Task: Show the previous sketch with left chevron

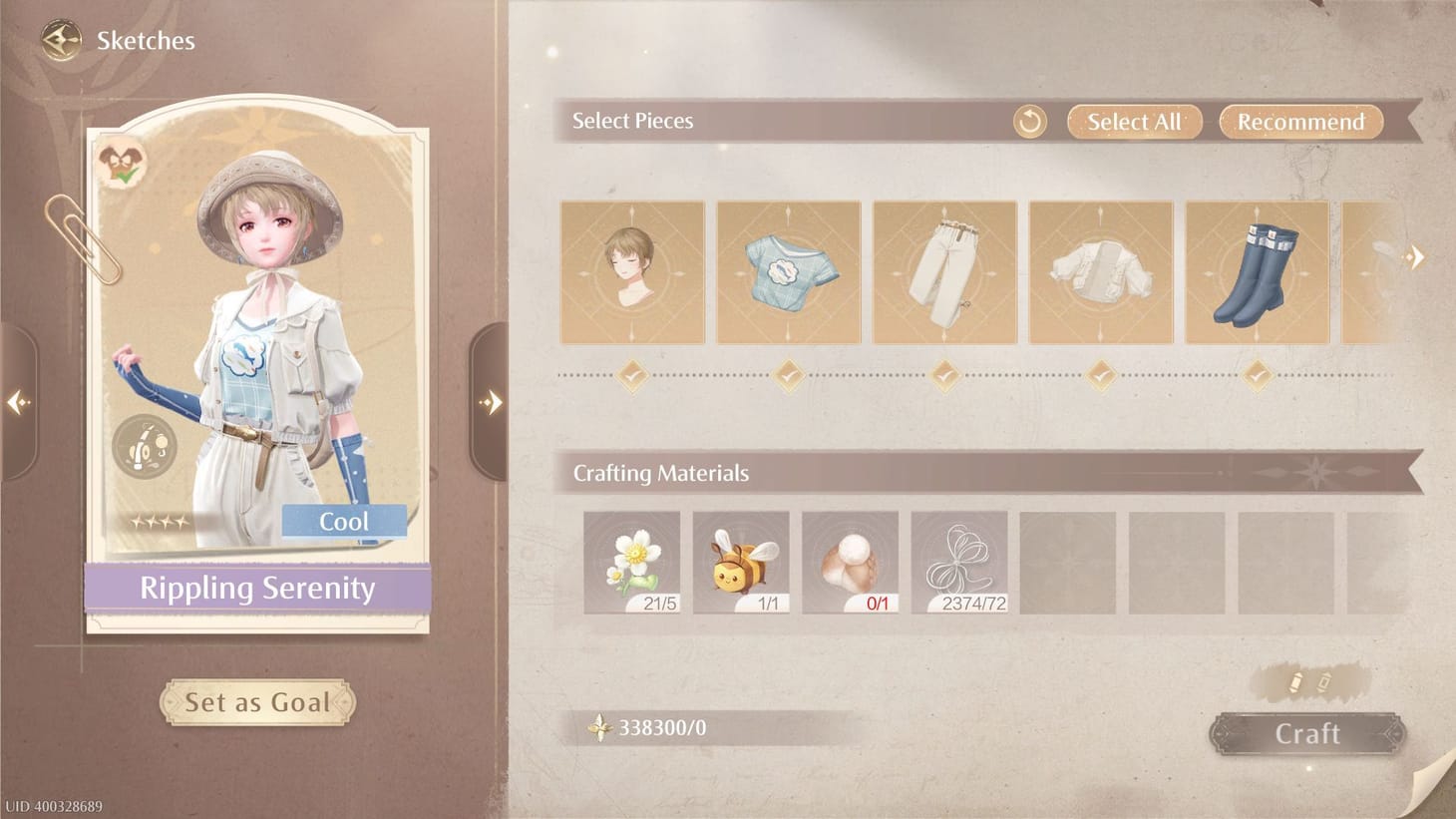Action: pyautogui.click(x=16, y=400)
